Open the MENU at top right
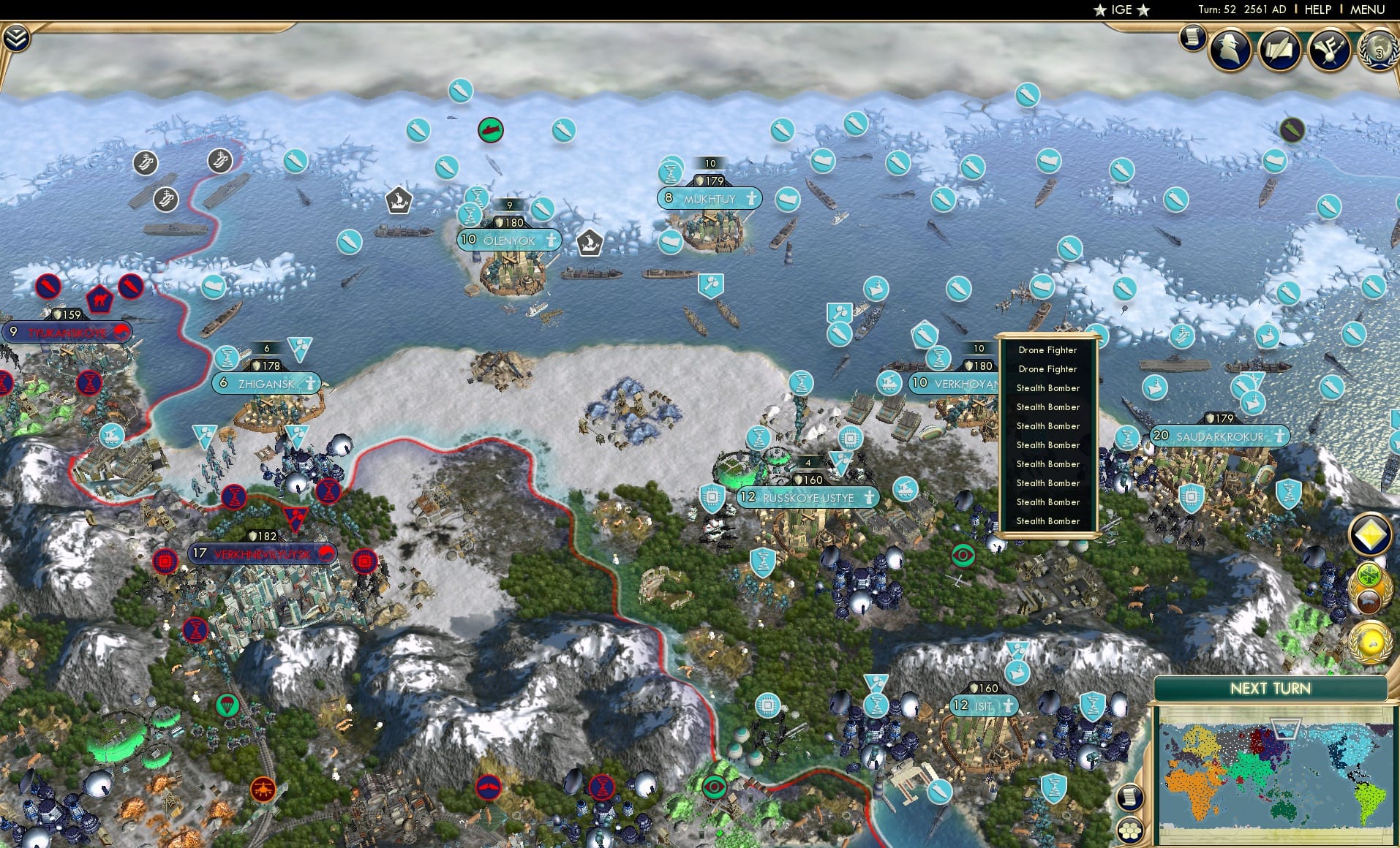The height and width of the screenshot is (848, 1400). tap(1369, 10)
